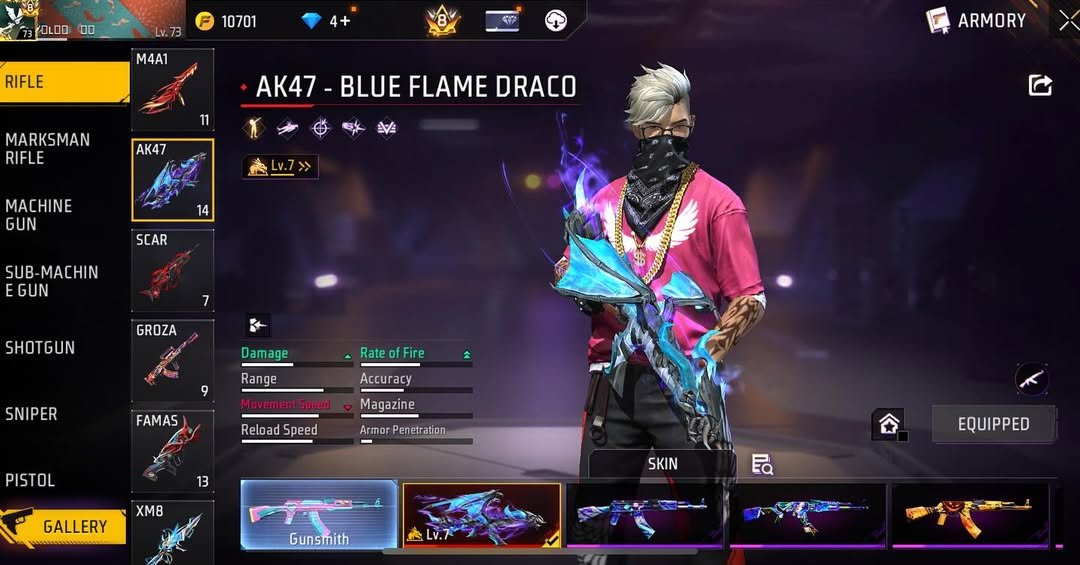This screenshot has width=1080, height=565.
Task: Switch to the Rifle category
Action: coord(60,82)
